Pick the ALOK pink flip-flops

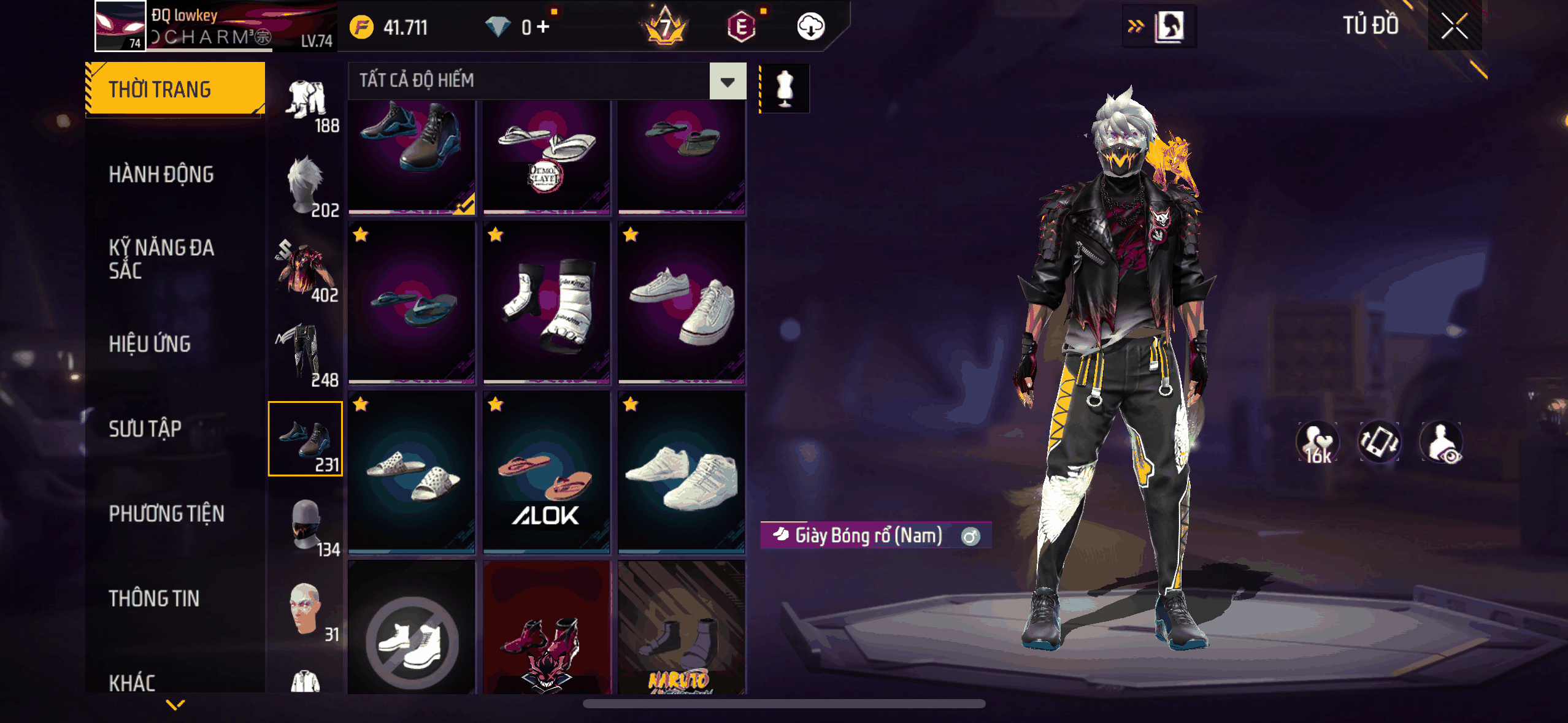[x=546, y=472]
